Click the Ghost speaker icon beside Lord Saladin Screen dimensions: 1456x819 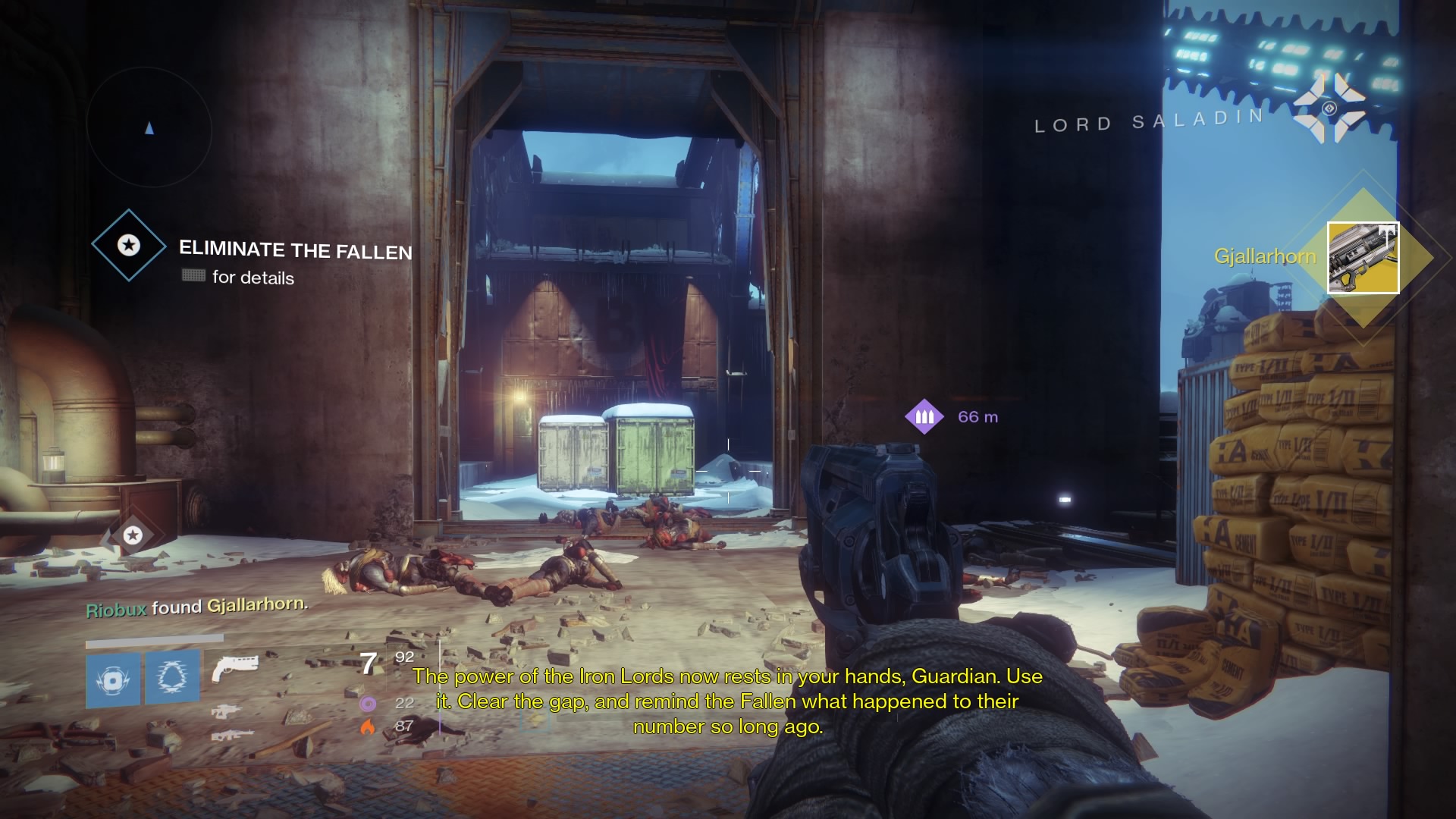coord(1329,108)
